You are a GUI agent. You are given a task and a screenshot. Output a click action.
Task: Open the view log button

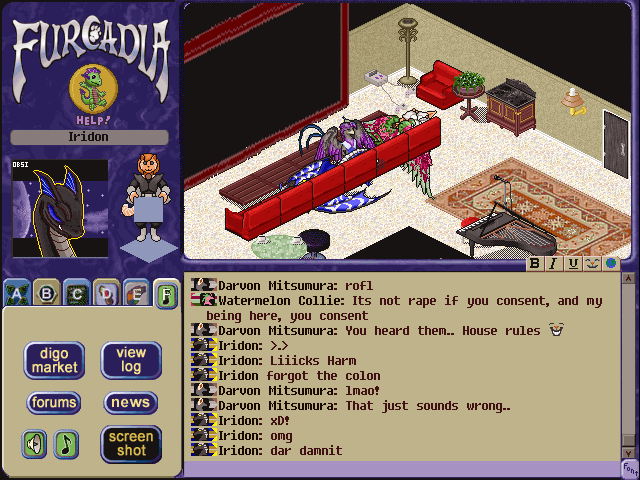point(131,361)
